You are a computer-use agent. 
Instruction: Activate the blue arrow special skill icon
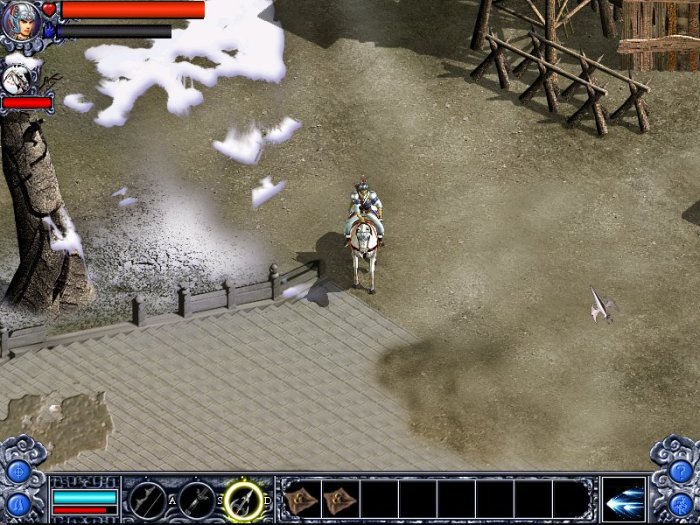coord(624,499)
